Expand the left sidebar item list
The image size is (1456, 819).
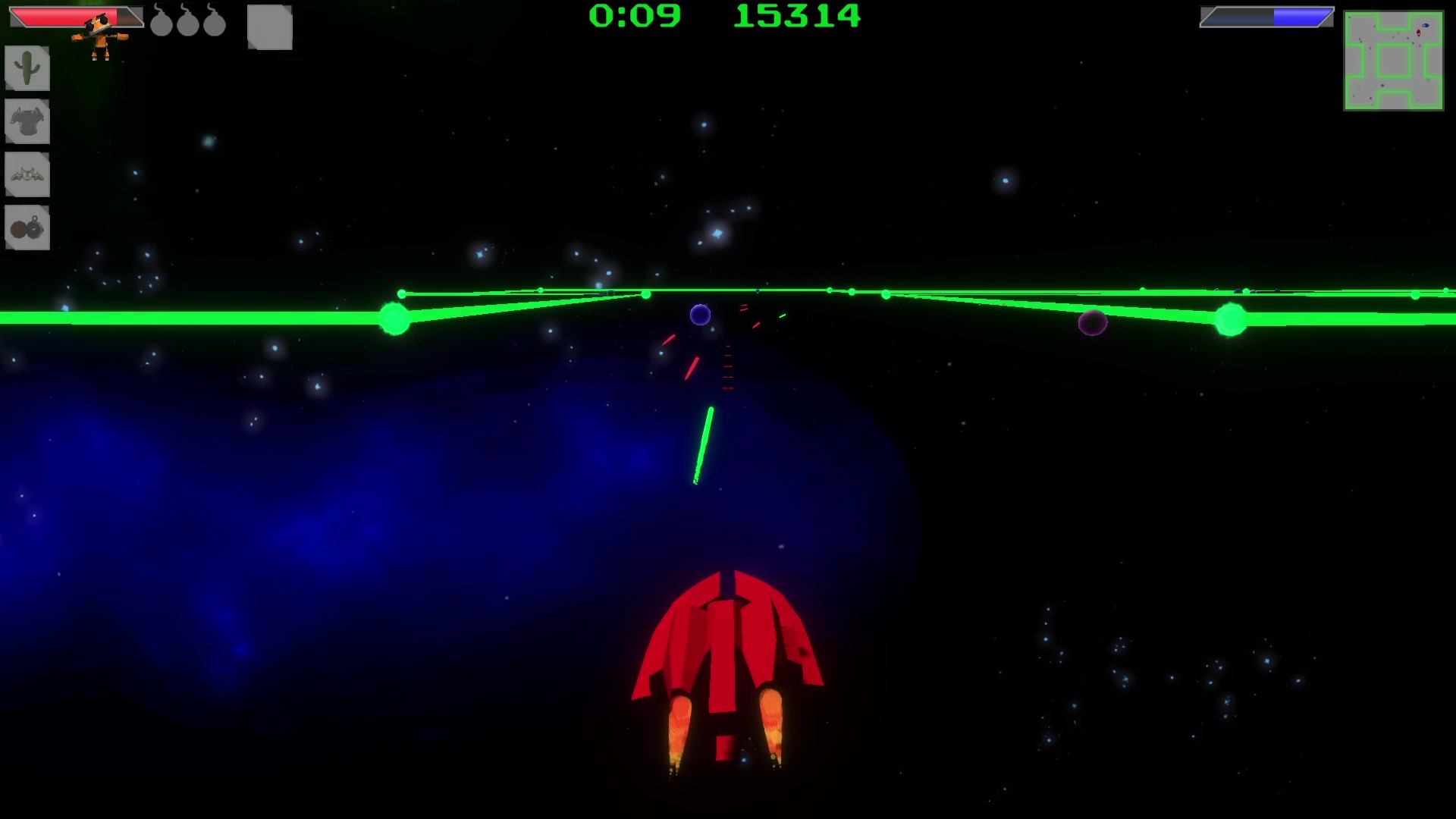click(27, 148)
